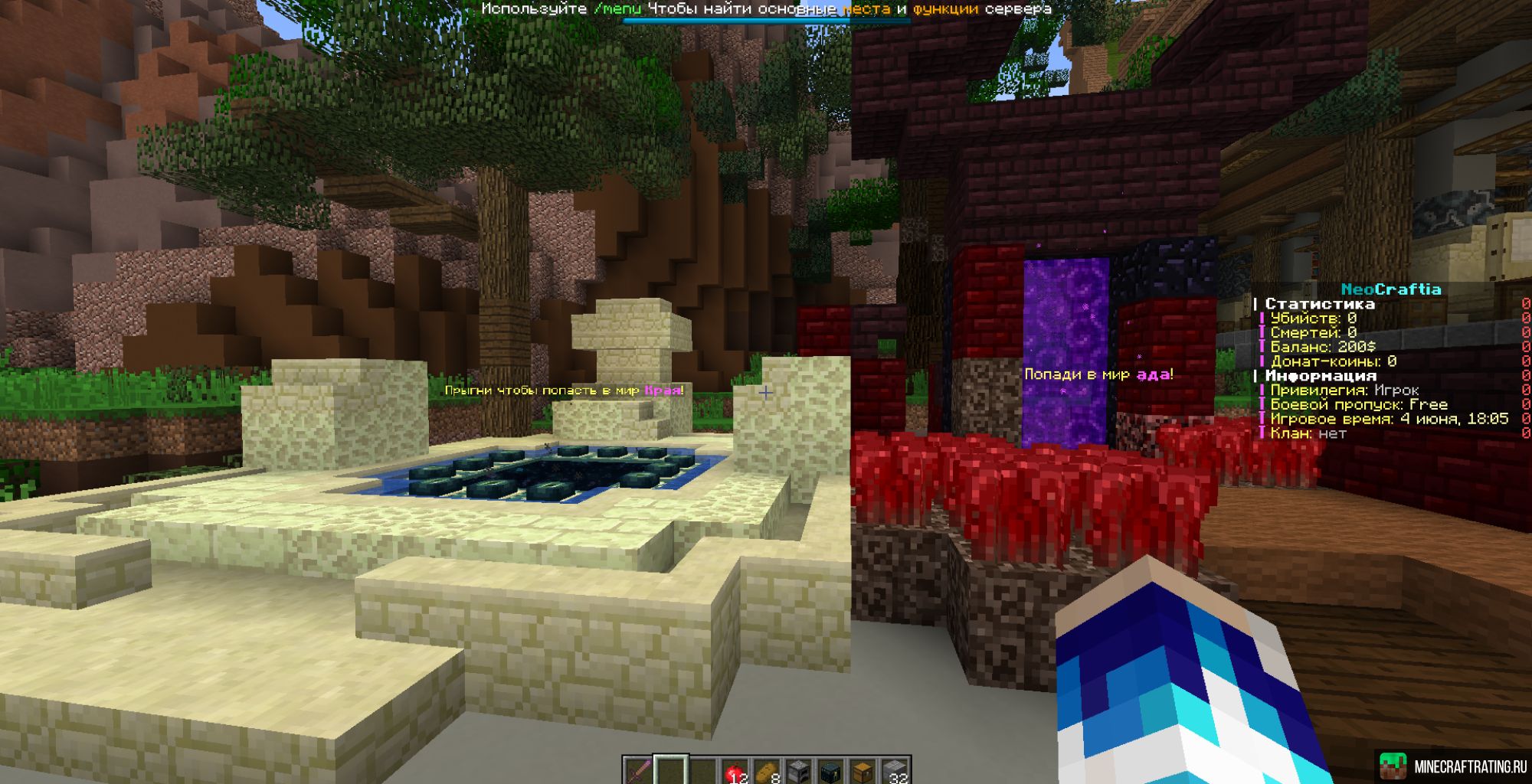Select the wooden sword hotbar slot

[x=637, y=771]
